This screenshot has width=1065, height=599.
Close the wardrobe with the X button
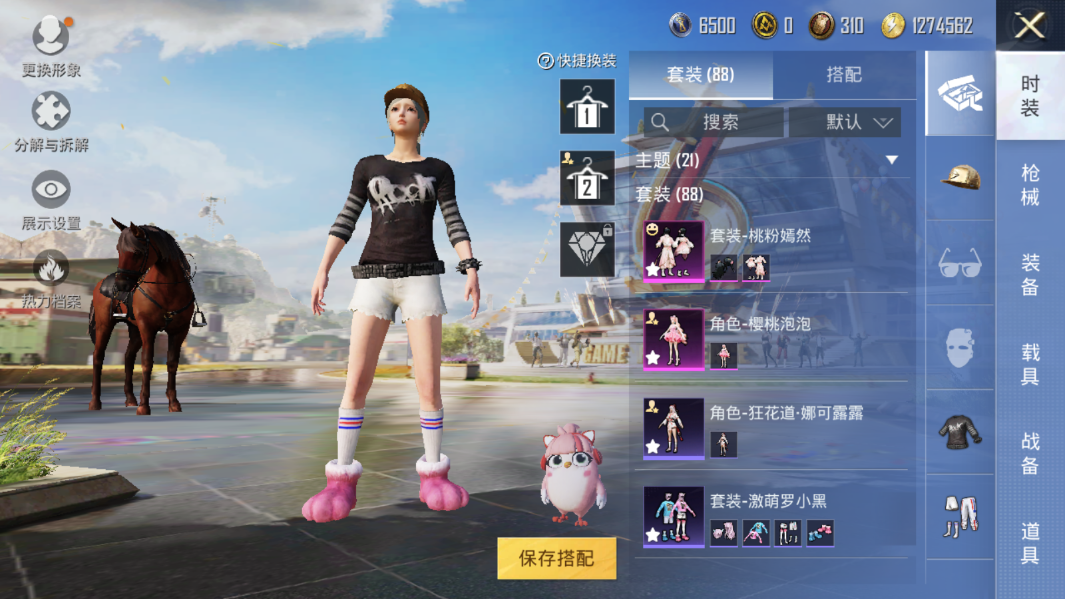[1029, 25]
